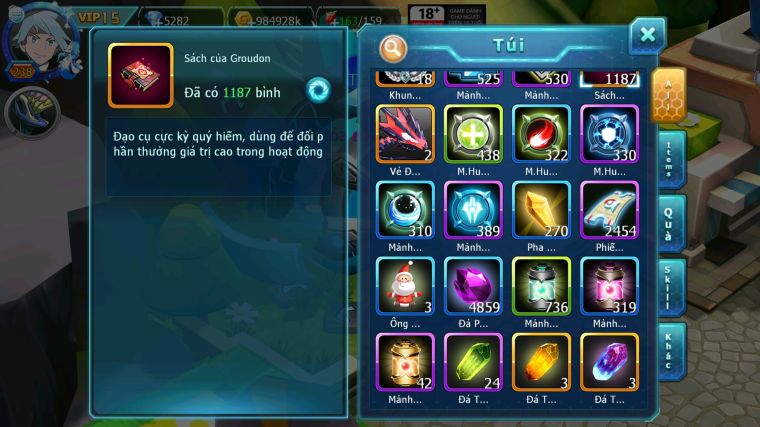Pick the rainbow ticket with 2454
Image resolution: width=760 pixels, height=427 pixels.
pos(609,209)
